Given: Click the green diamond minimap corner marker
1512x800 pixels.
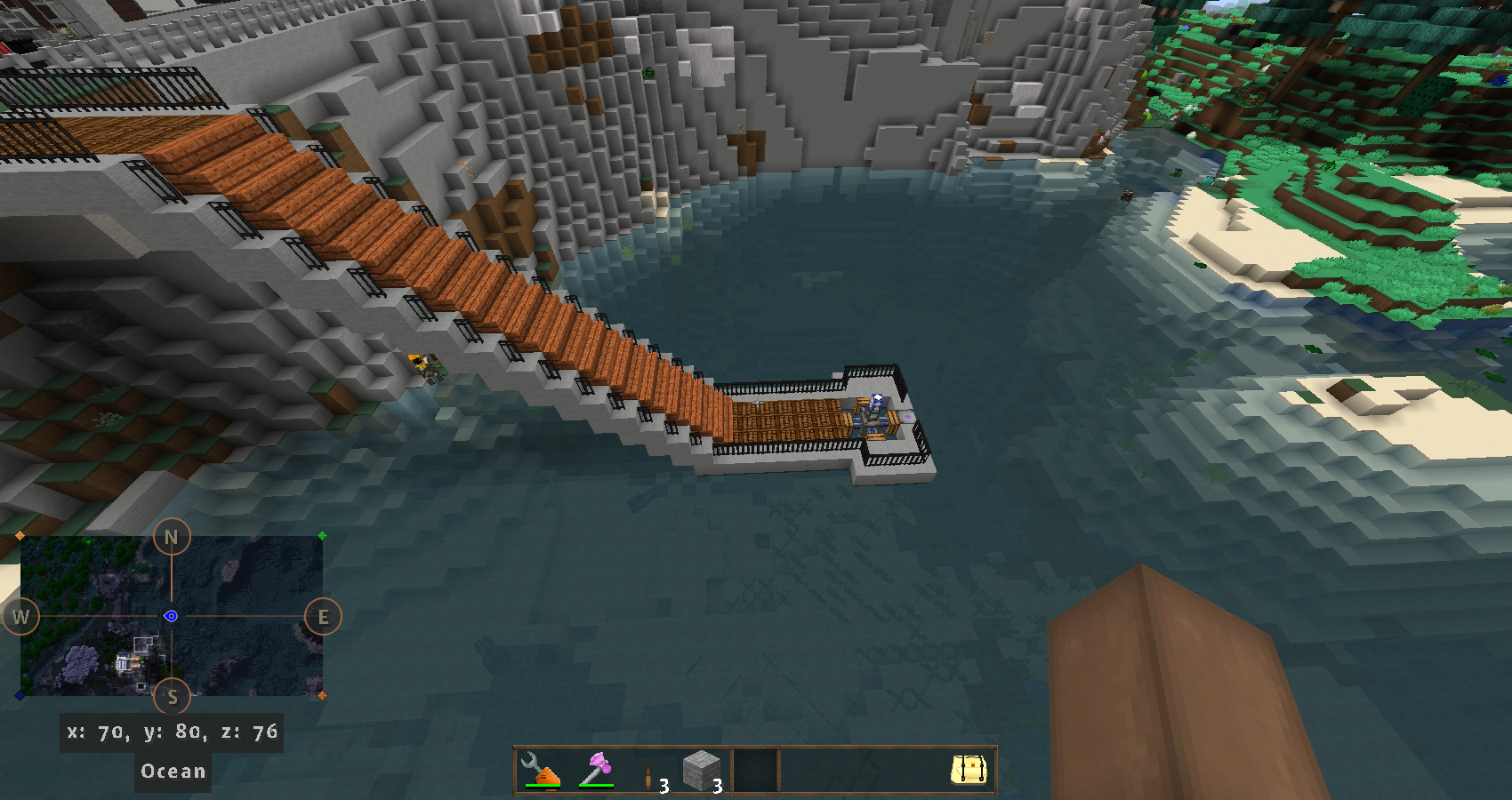Looking at the screenshot, I should (x=322, y=536).
